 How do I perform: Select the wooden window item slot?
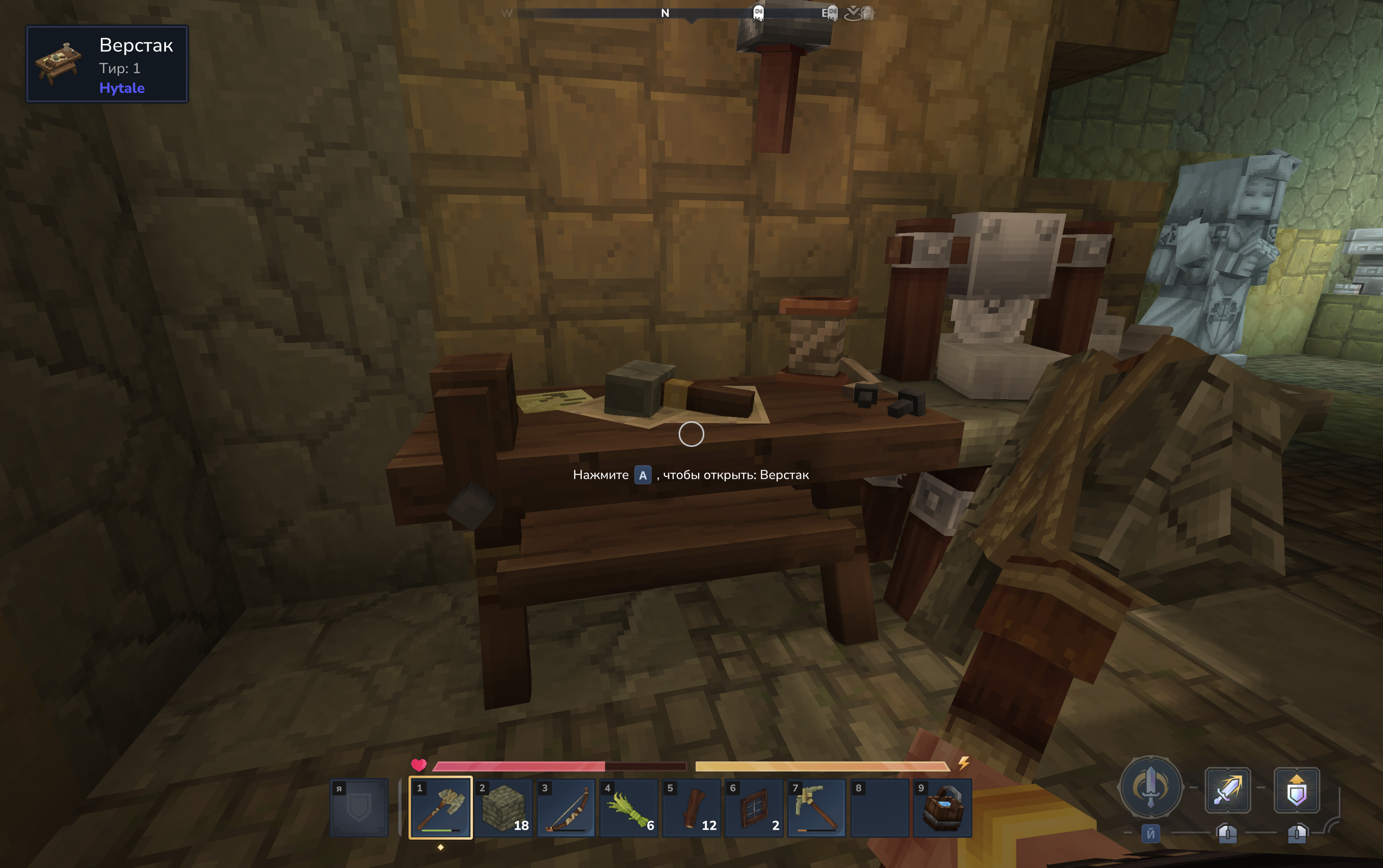(754, 808)
